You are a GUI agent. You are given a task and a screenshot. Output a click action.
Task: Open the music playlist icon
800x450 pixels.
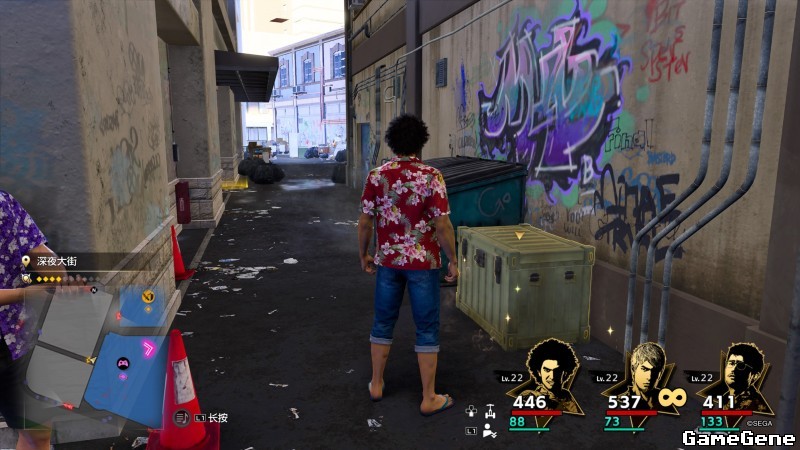181,417
